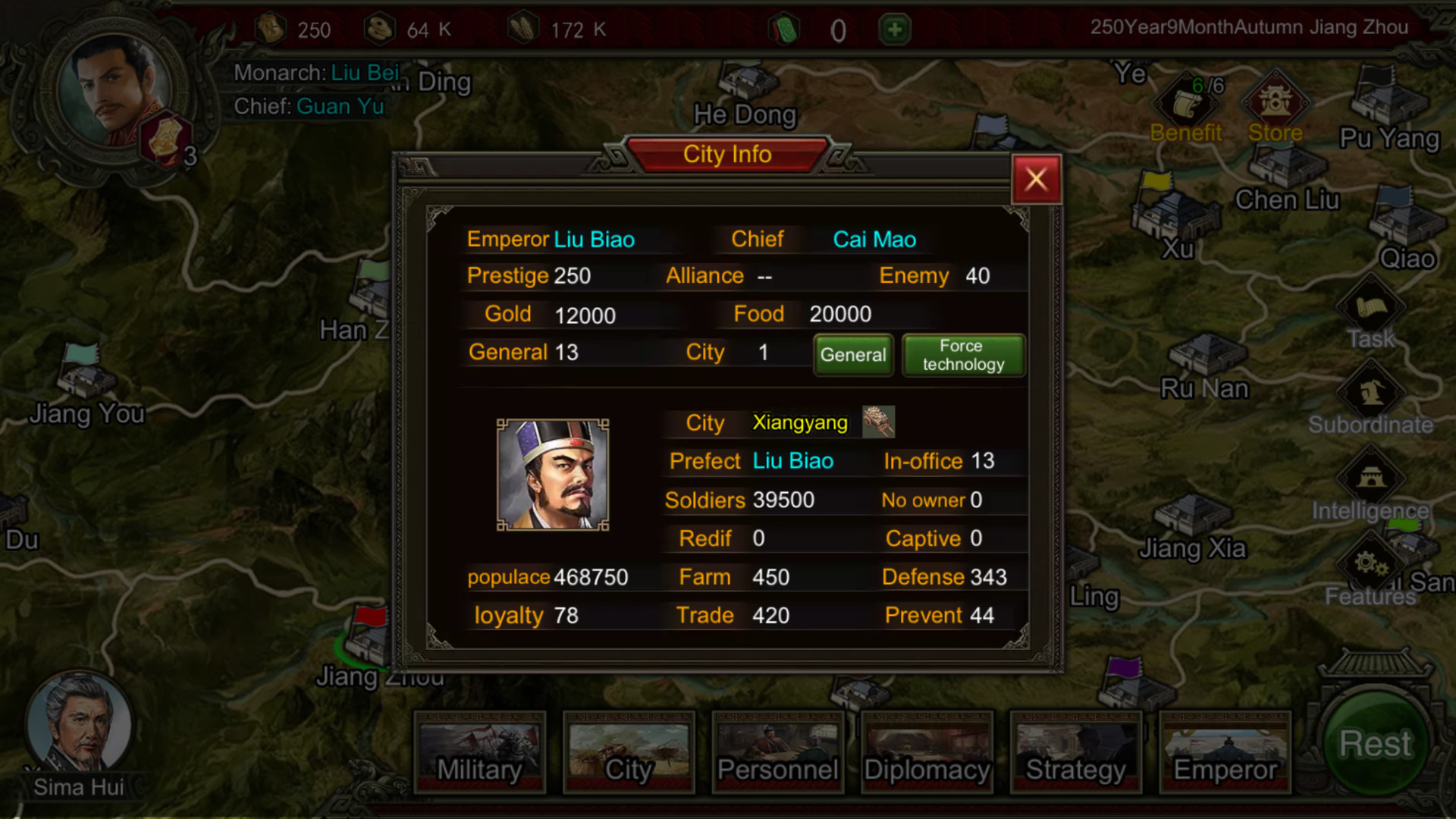The height and width of the screenshot is (819, 1456).
Task: Click the green ticket currency icon
Action: pyautogui.click(x=785, y=29)
